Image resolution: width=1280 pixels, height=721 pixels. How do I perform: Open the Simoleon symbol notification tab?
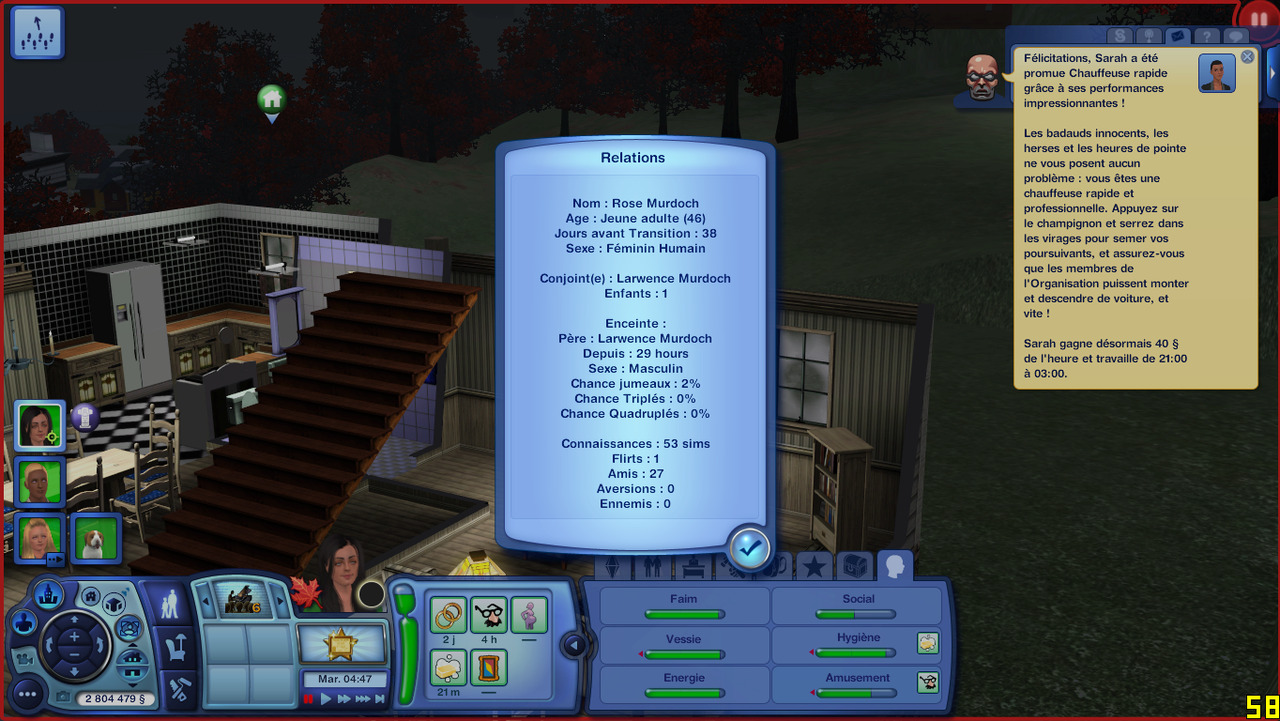(1120, 37)
